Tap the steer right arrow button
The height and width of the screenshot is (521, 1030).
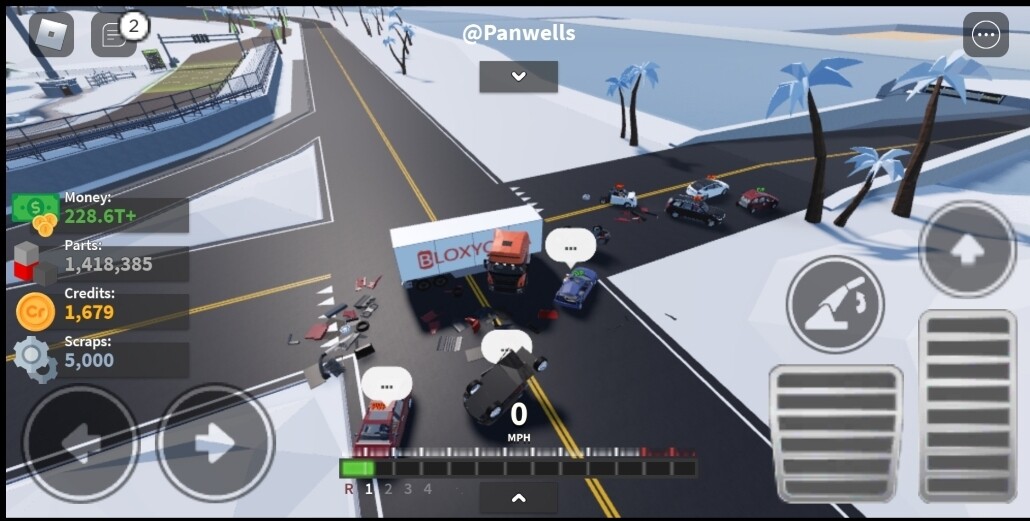click(215, 443)
